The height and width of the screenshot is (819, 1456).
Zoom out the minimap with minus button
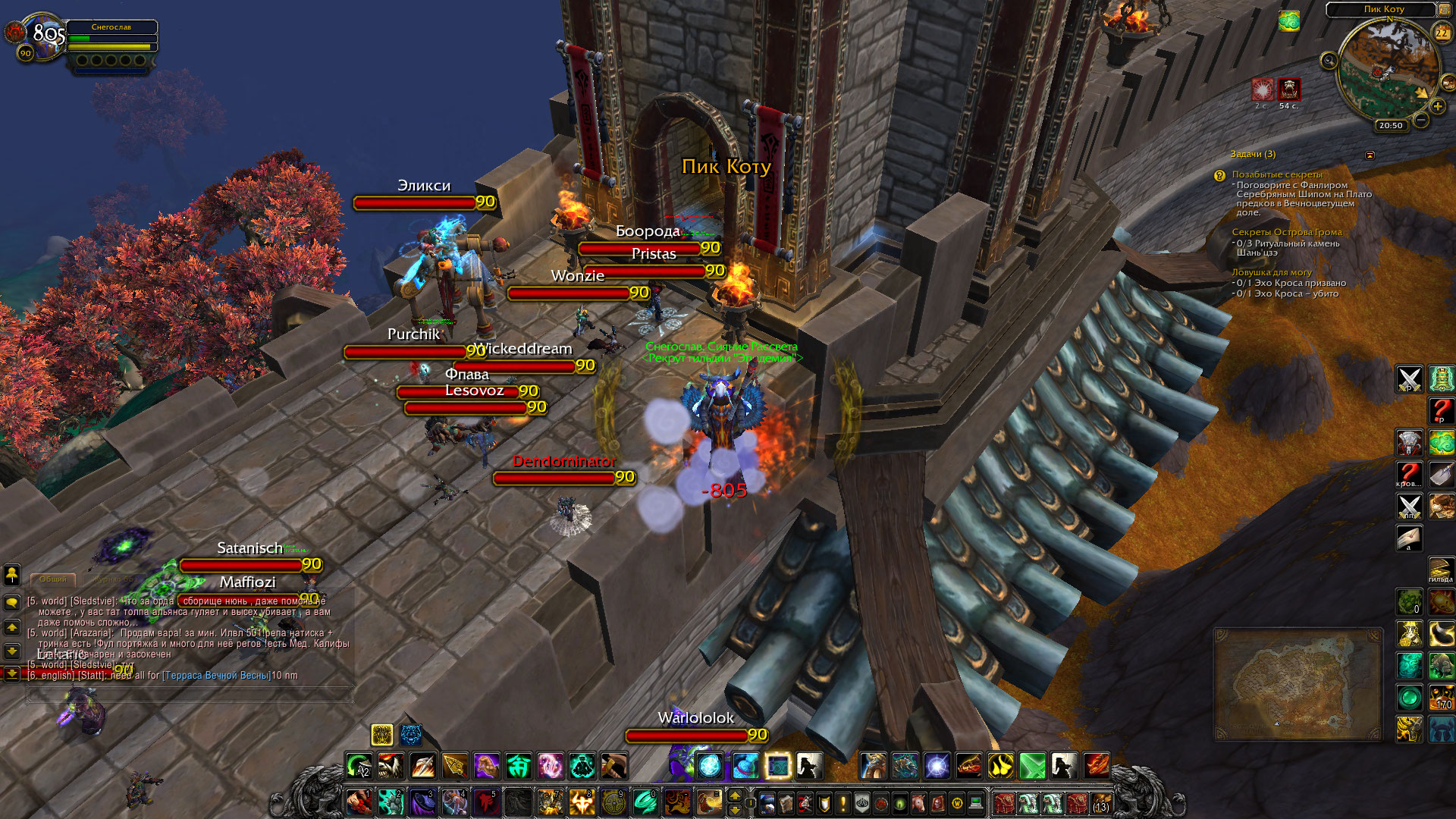[x=1421, y=120]
